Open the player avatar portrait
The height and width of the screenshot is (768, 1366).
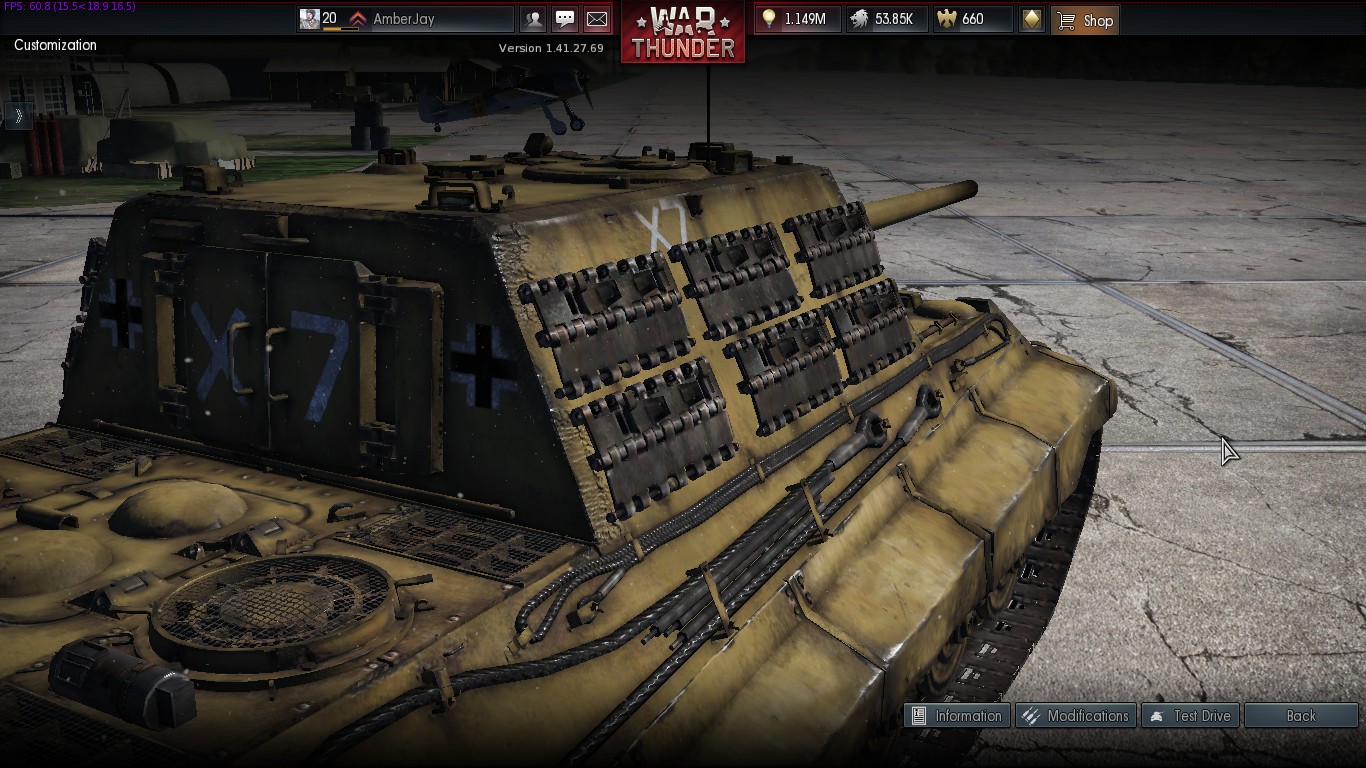click(x=311, y=18)
